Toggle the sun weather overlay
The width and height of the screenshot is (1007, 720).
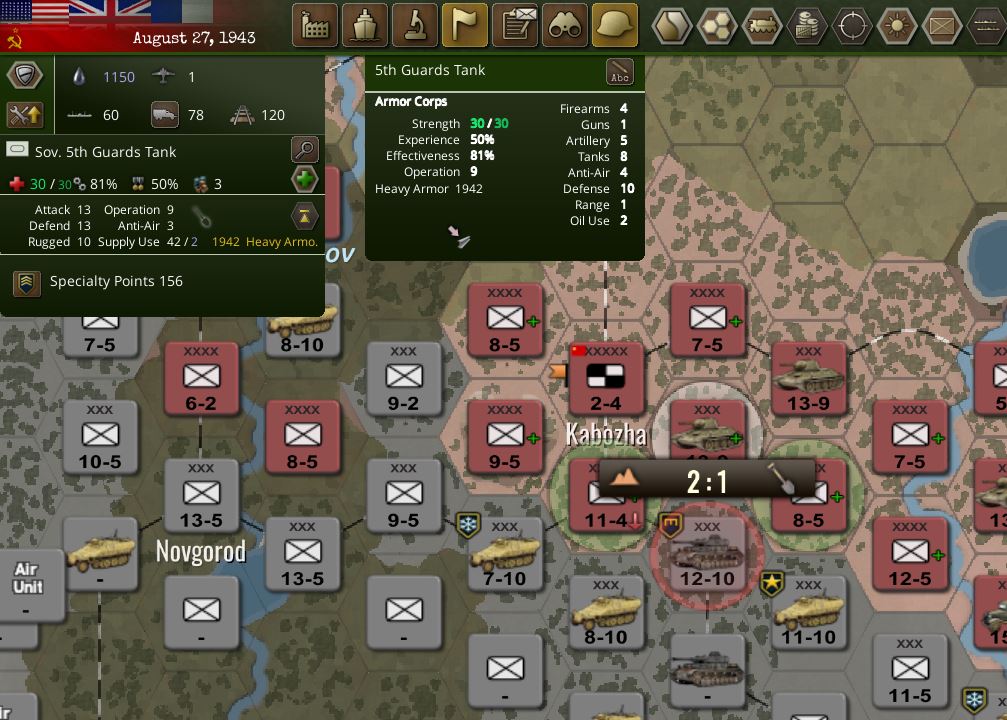897,26
